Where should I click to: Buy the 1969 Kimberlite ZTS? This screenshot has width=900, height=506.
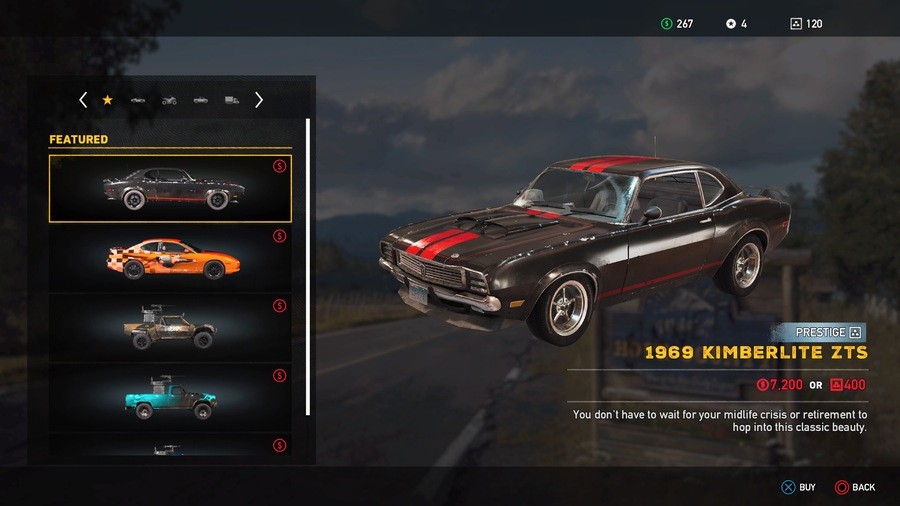798,487
